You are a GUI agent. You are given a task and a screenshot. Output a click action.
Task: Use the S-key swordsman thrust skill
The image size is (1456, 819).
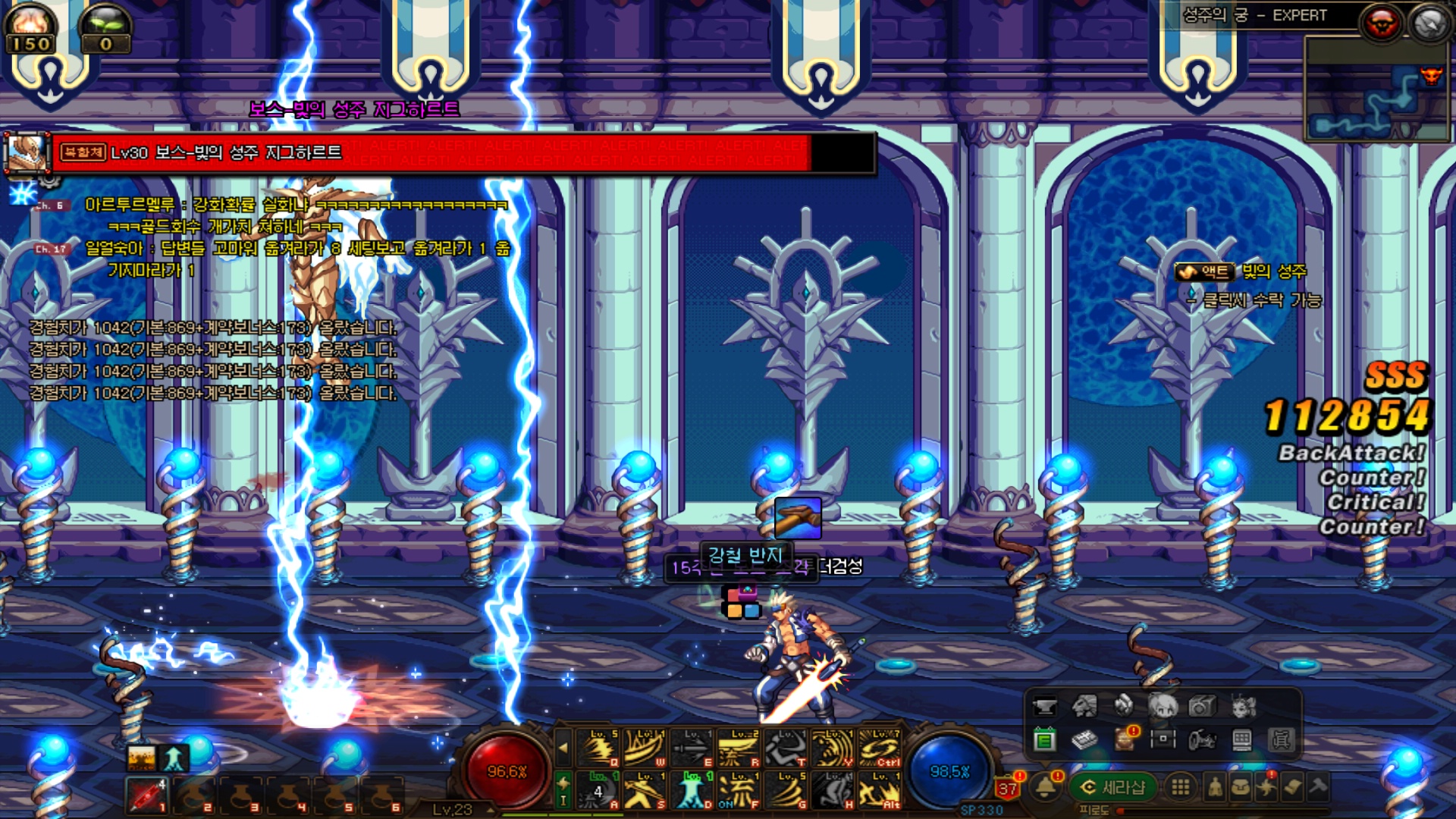pos(645,790)
